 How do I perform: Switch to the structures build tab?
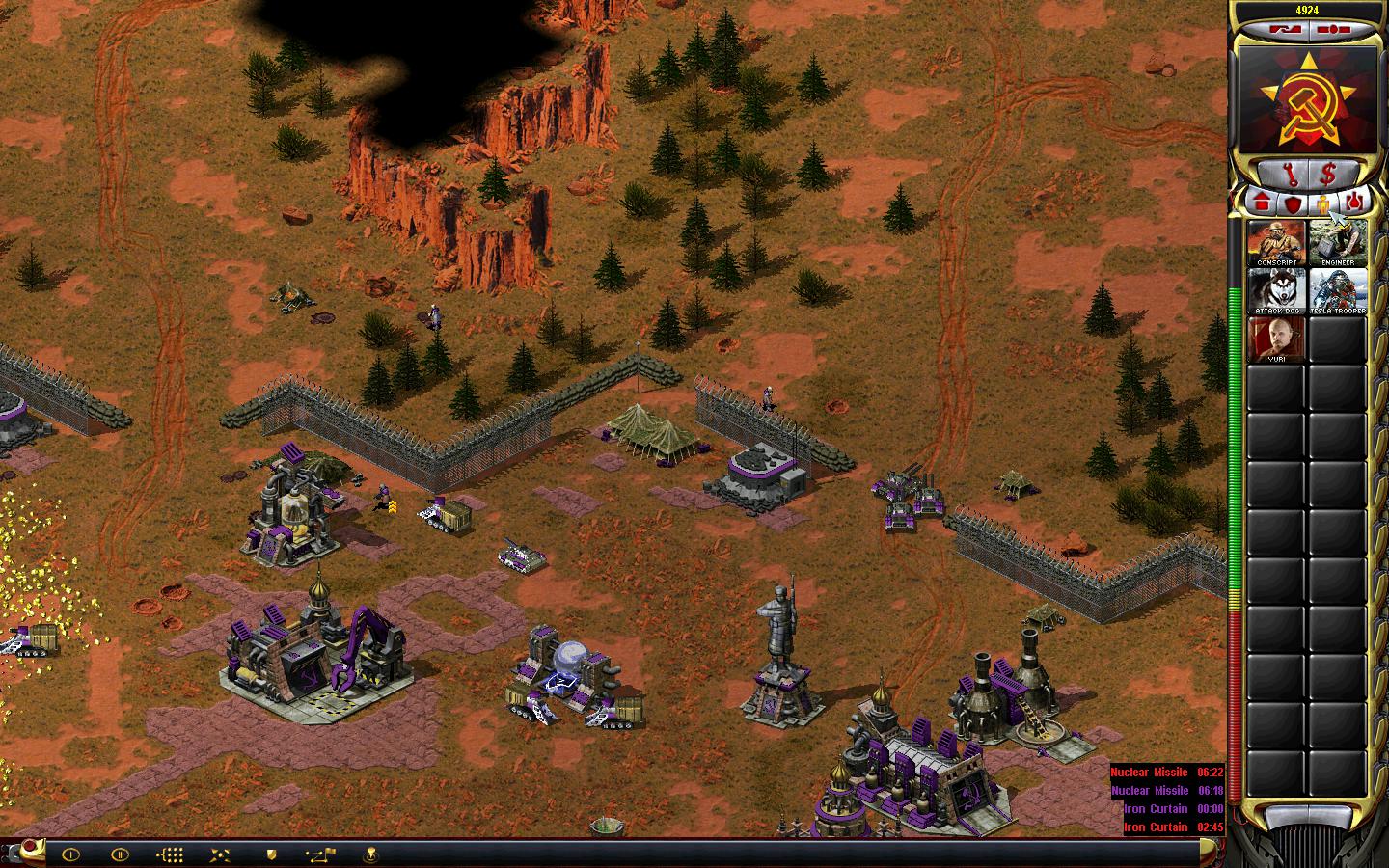pos(1261,203)
